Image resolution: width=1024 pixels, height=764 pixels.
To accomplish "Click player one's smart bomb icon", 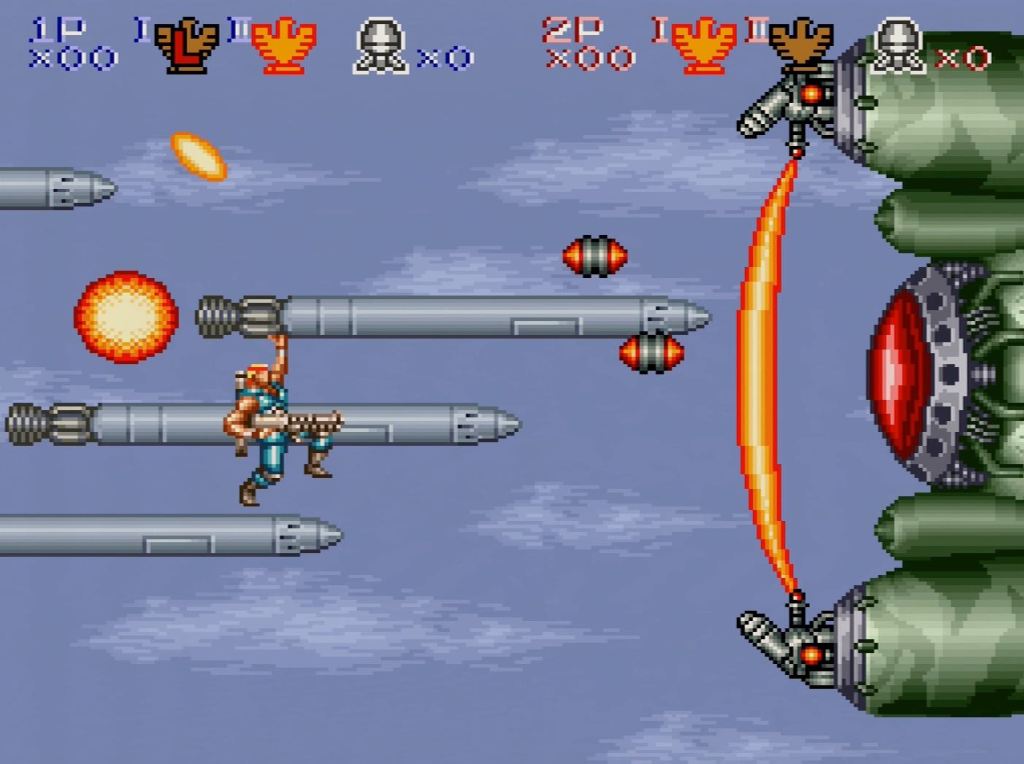I will (380, 46).
